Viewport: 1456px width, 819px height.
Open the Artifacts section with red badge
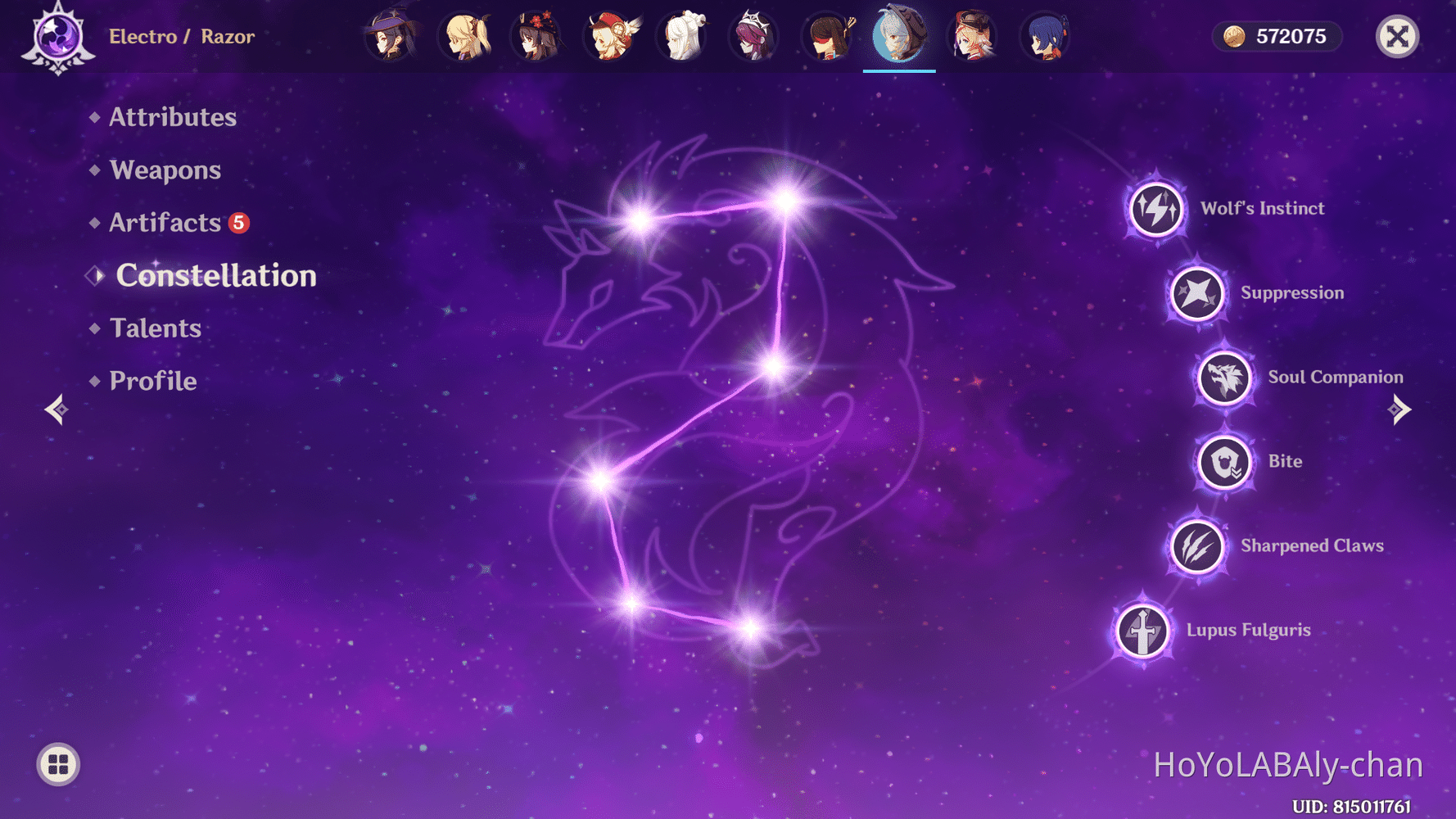[165, 222]
